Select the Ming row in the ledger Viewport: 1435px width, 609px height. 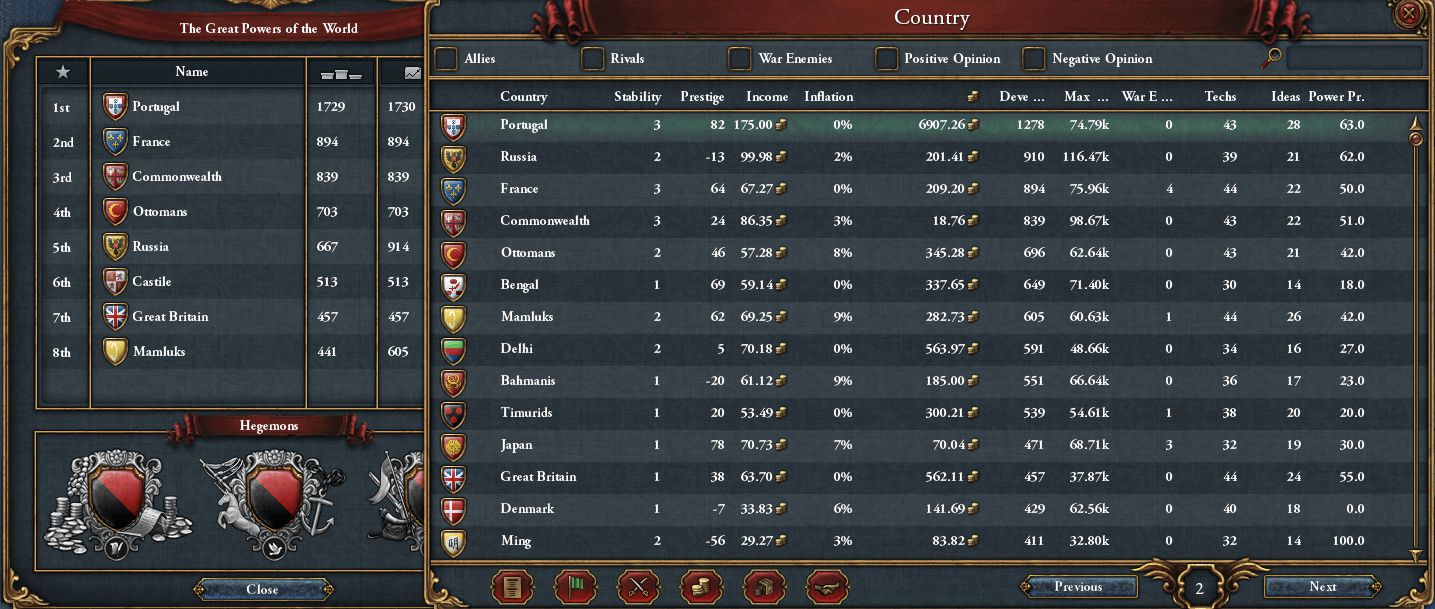[515, 541]
